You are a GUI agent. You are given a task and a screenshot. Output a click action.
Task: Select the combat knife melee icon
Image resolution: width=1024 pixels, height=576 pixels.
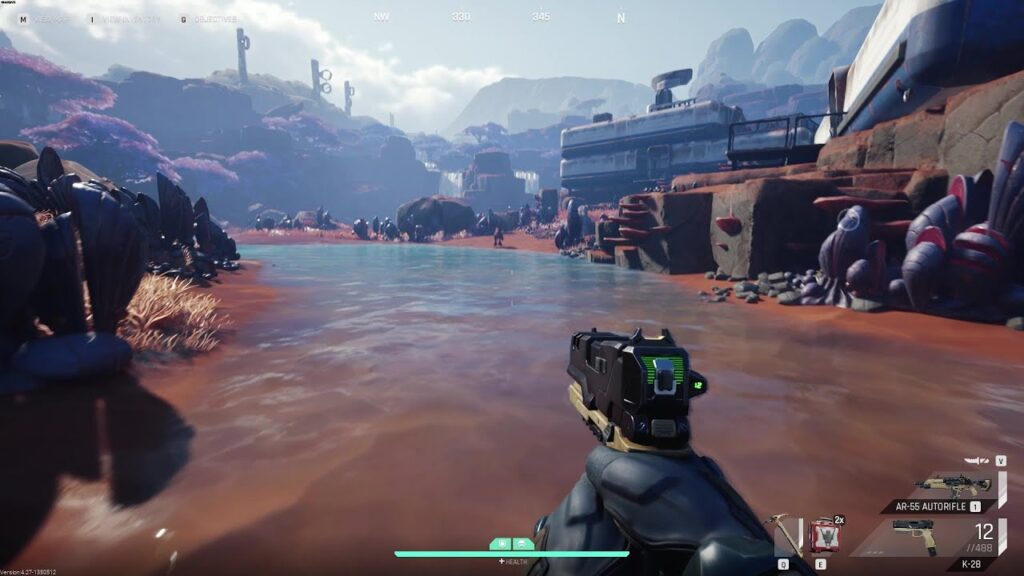pyautogui.click(x=977, y=461)
